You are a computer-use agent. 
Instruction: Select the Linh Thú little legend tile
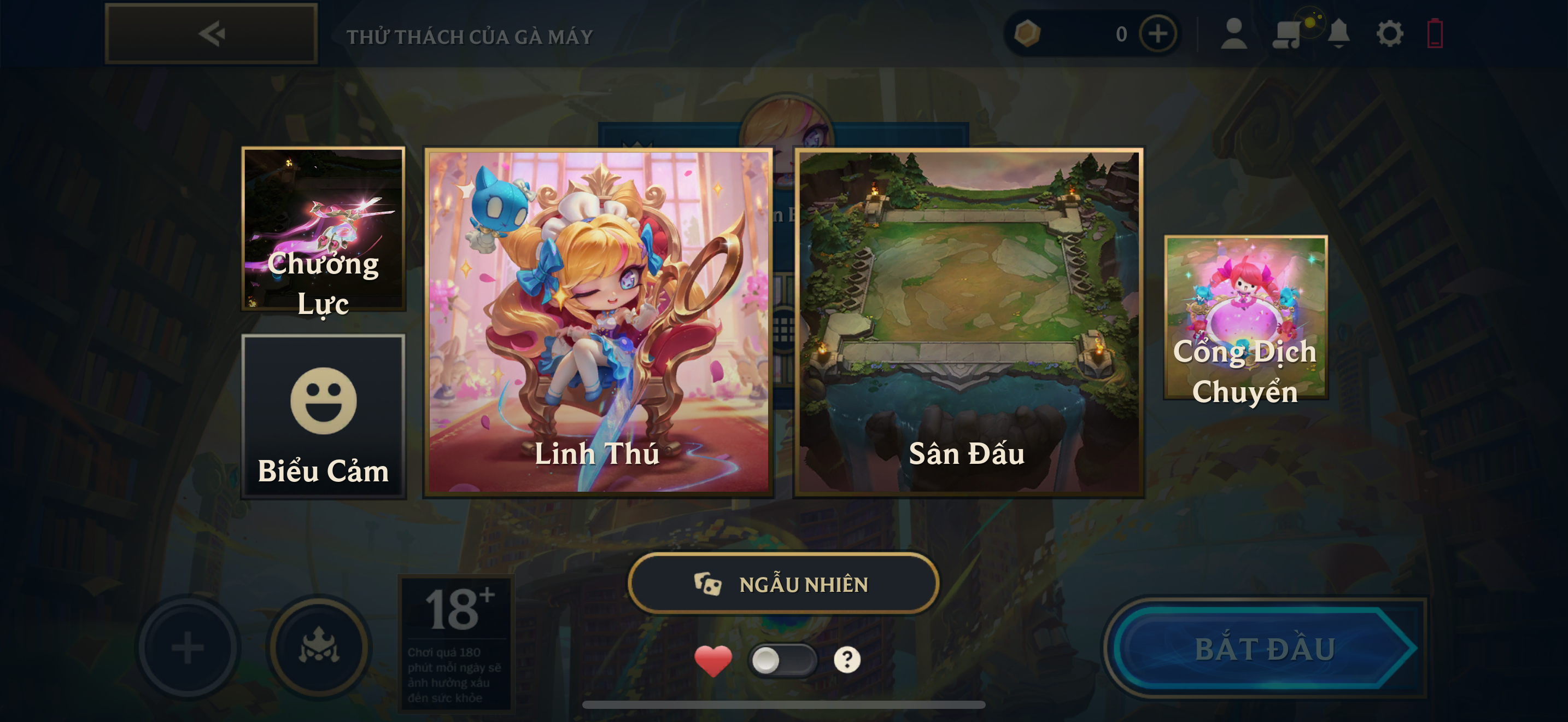(598, 322)
